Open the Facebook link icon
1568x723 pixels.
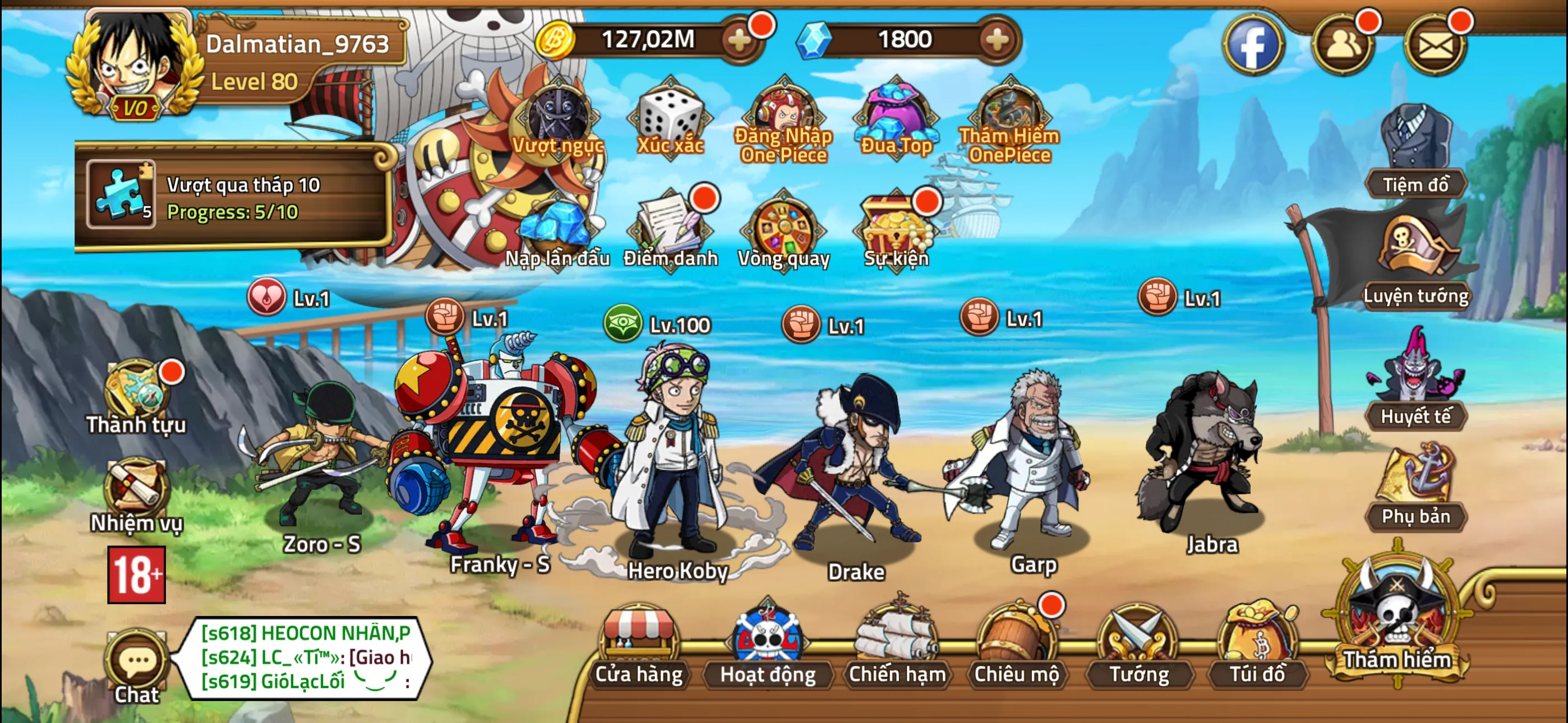tap(1253, 44)
